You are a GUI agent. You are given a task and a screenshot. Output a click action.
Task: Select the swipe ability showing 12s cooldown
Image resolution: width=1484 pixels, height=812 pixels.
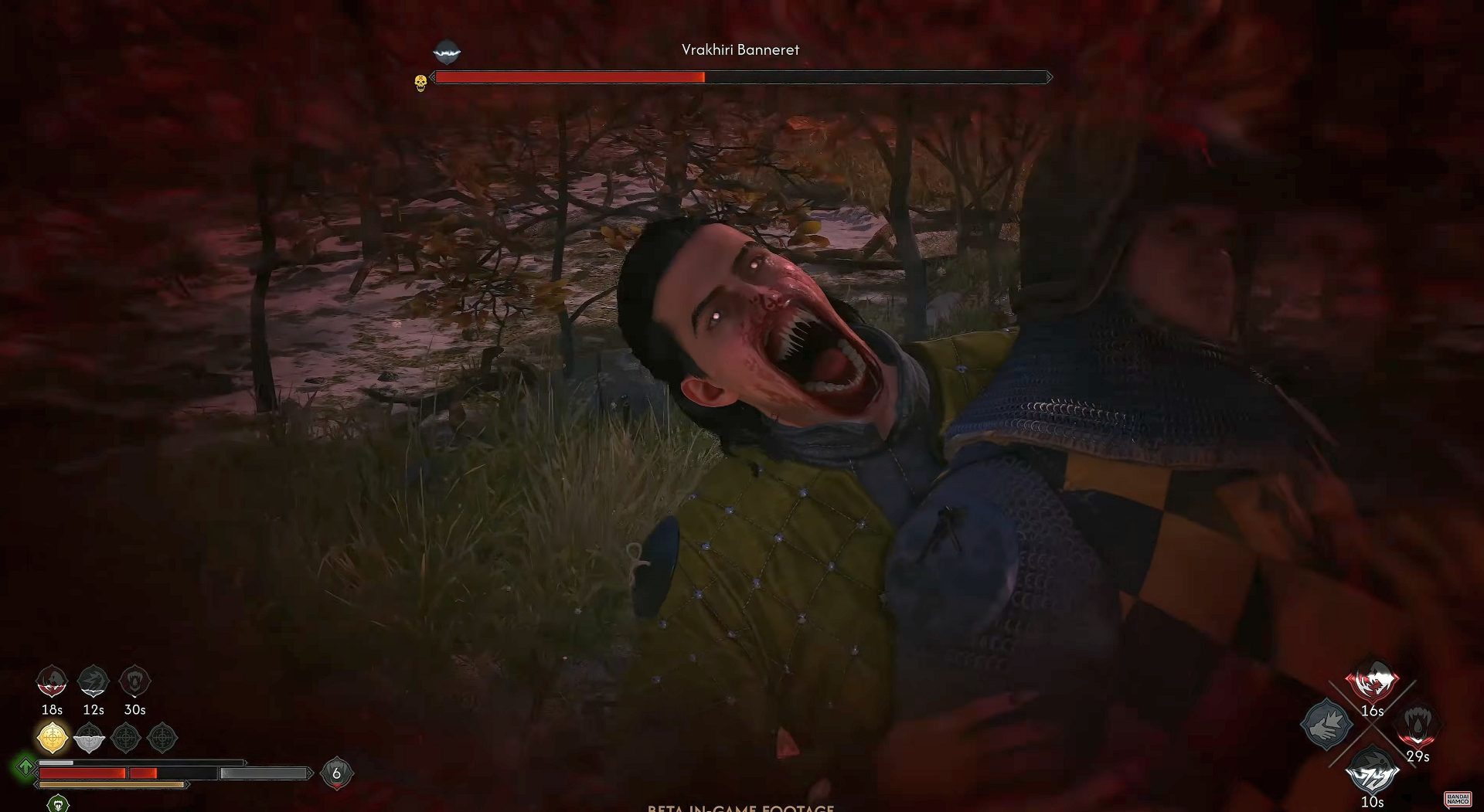click(92, 681)
